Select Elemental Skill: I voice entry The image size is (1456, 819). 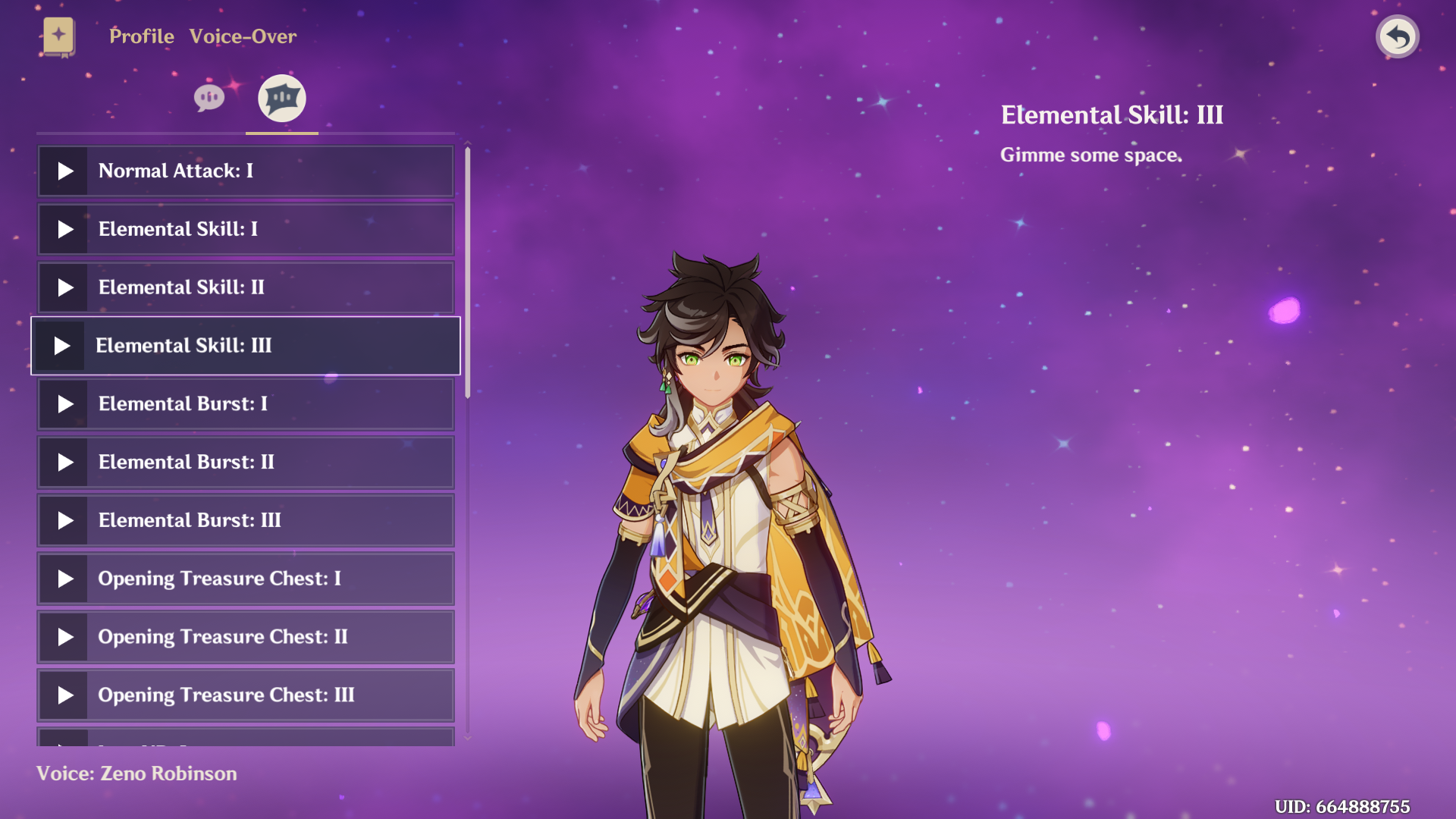point(246,229)
